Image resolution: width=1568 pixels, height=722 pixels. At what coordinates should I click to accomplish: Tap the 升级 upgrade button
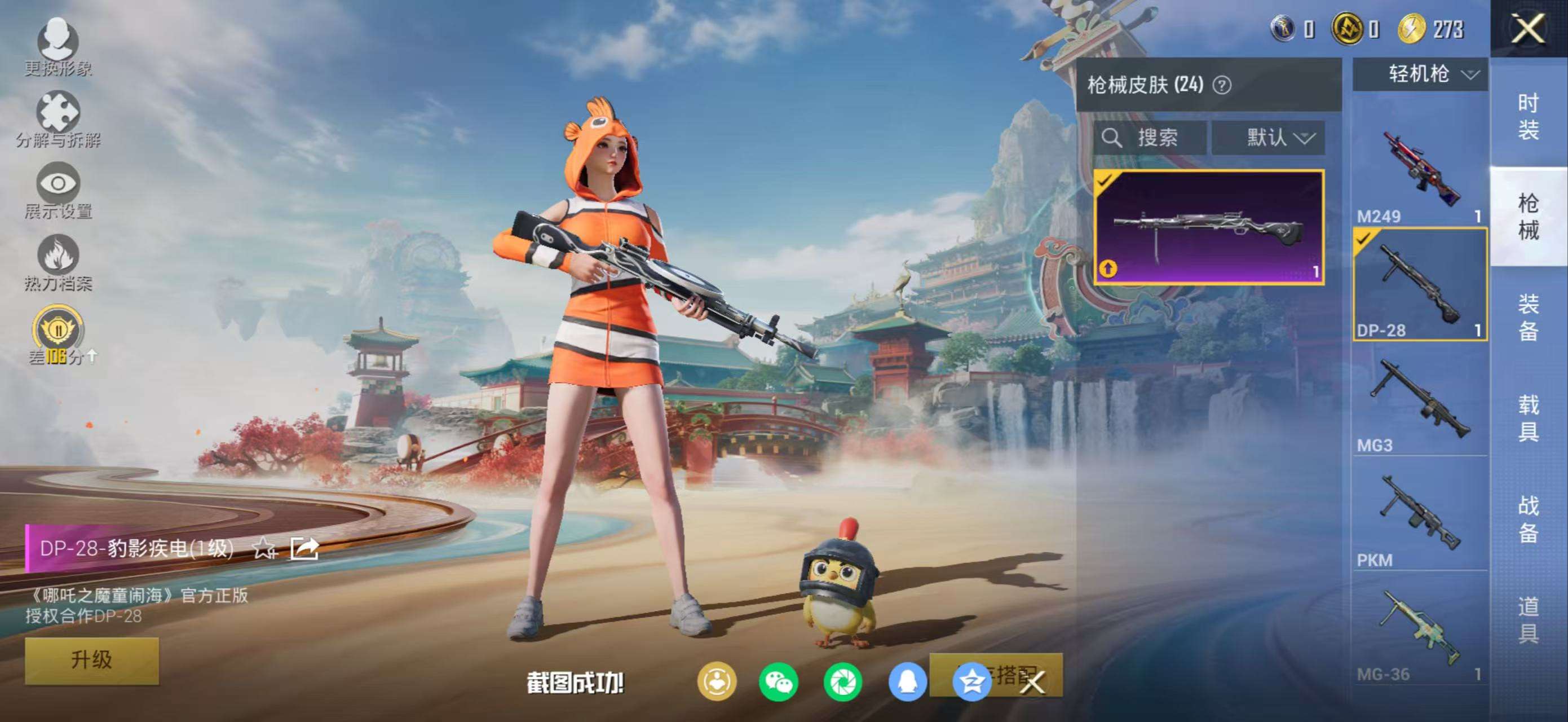pyautogui.click(x=92, y=660)
